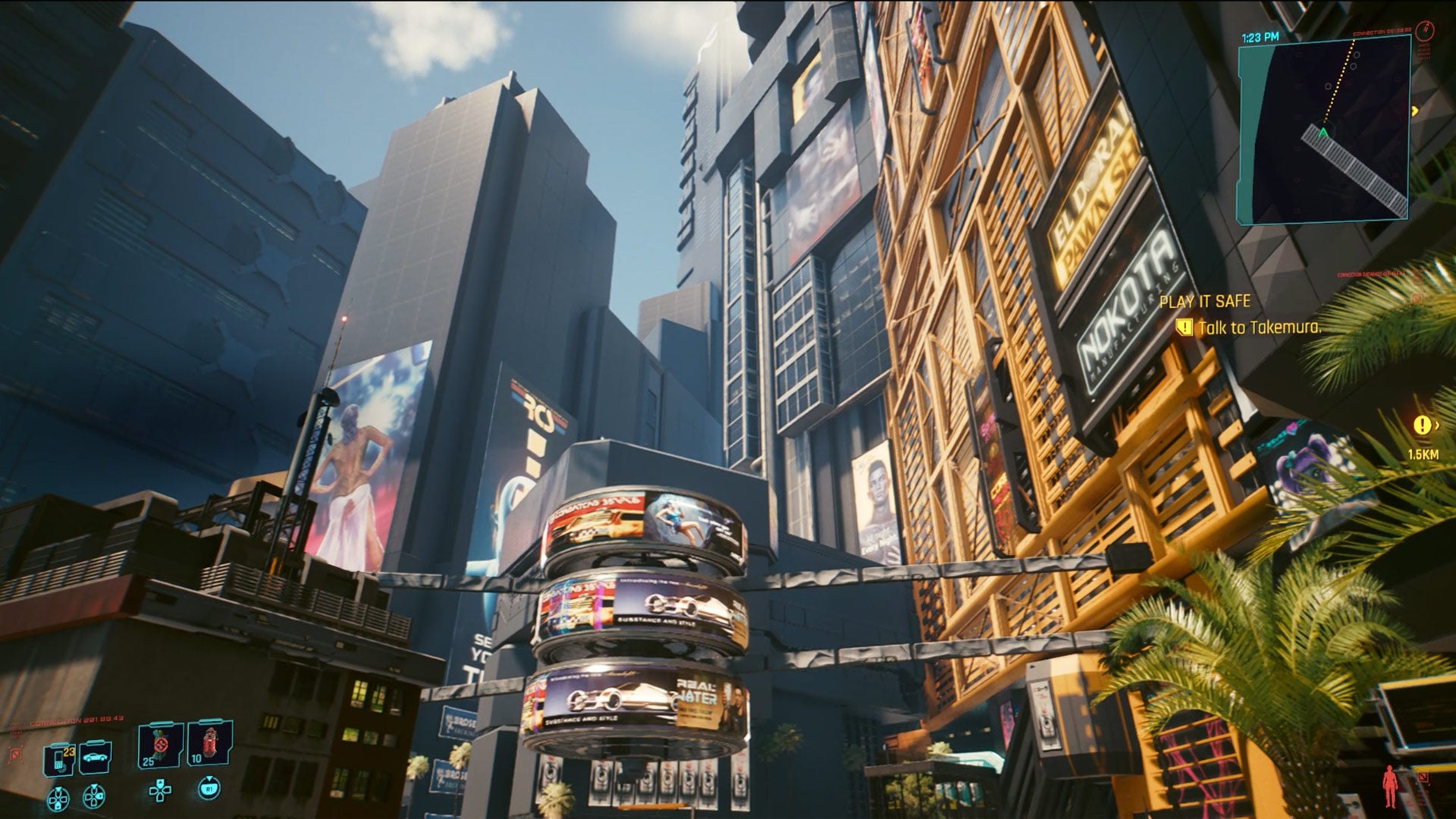The width and height of the screenshot is (1456, 819).
Task: Open the phone icon showing 23 notifications
Action: click(58, 757)
